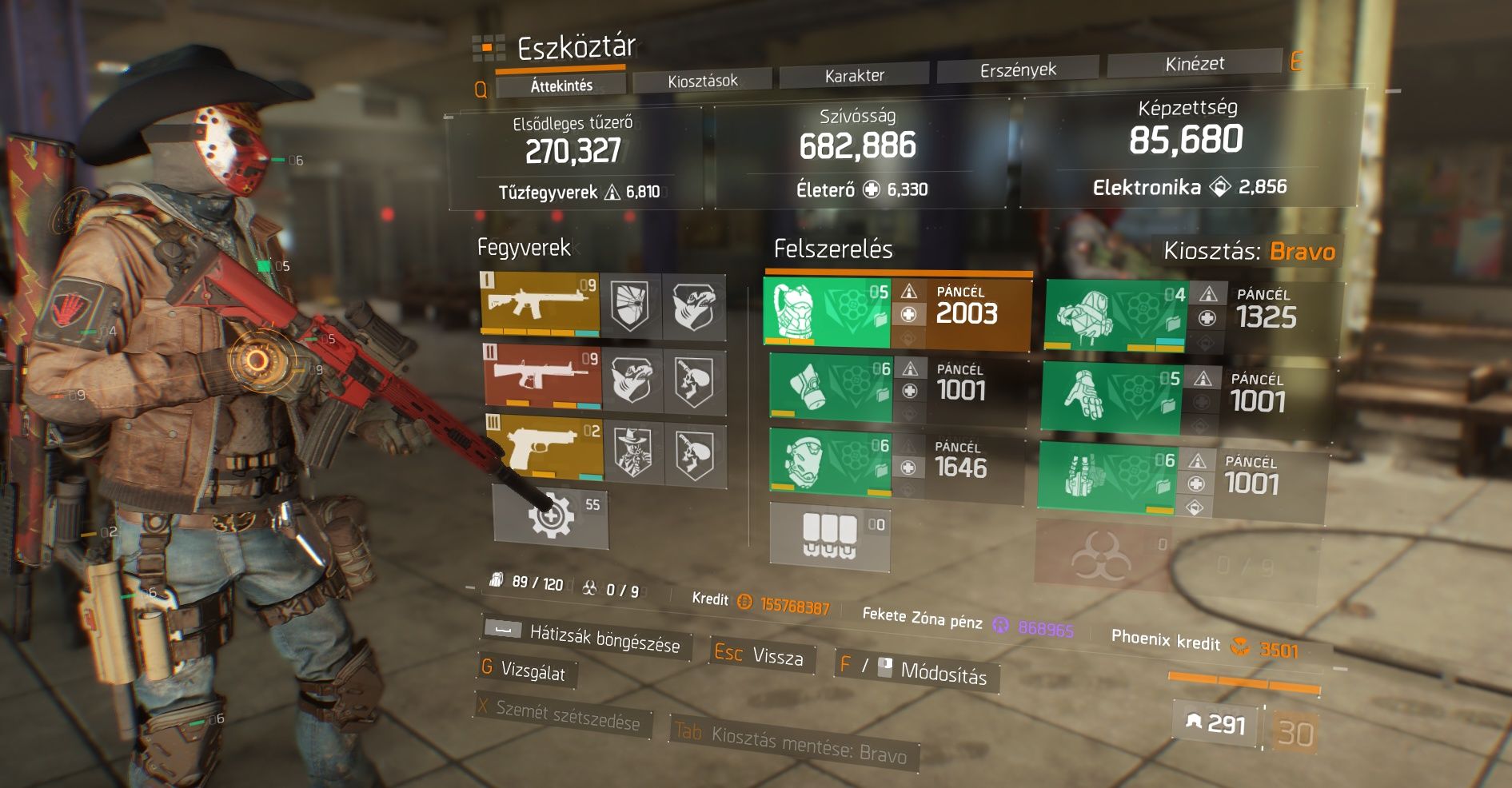Select the holster gear slot

click(1107, 477)
